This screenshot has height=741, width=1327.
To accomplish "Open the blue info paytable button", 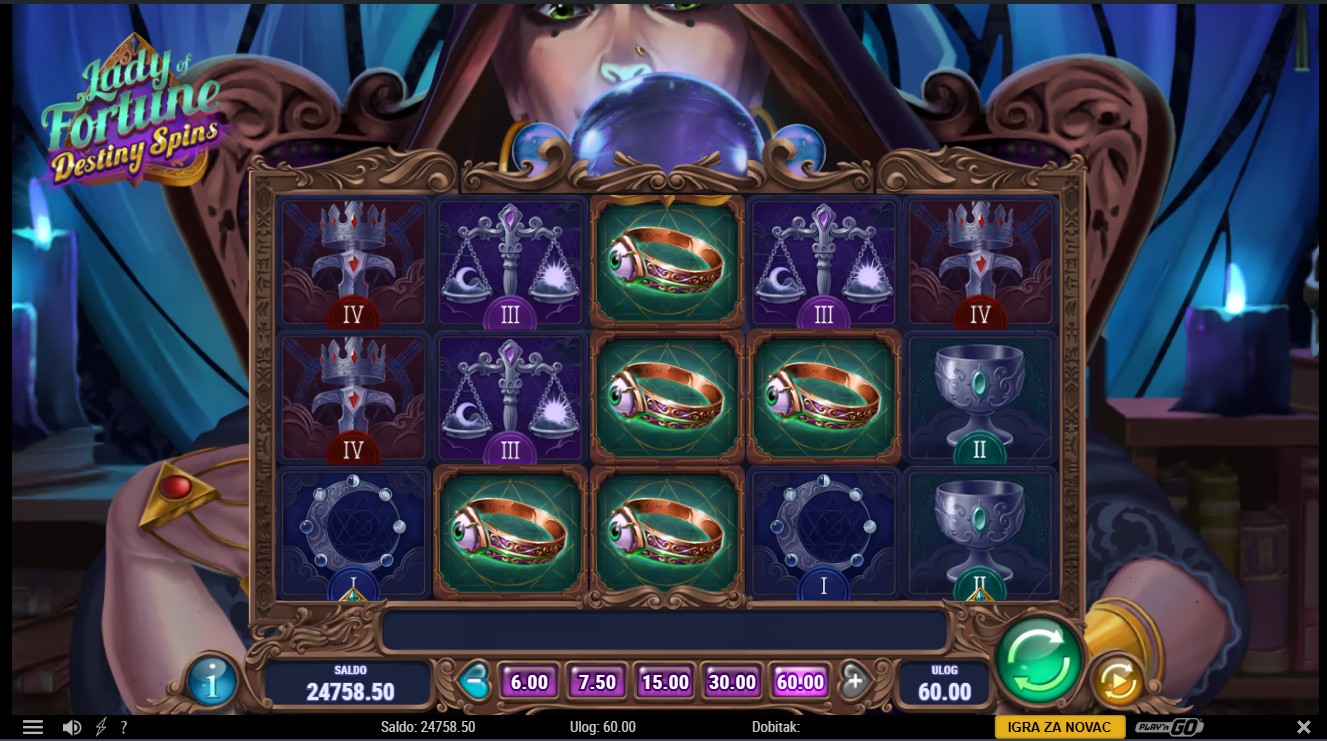I will pyautogui.click(x=212, y=681).
